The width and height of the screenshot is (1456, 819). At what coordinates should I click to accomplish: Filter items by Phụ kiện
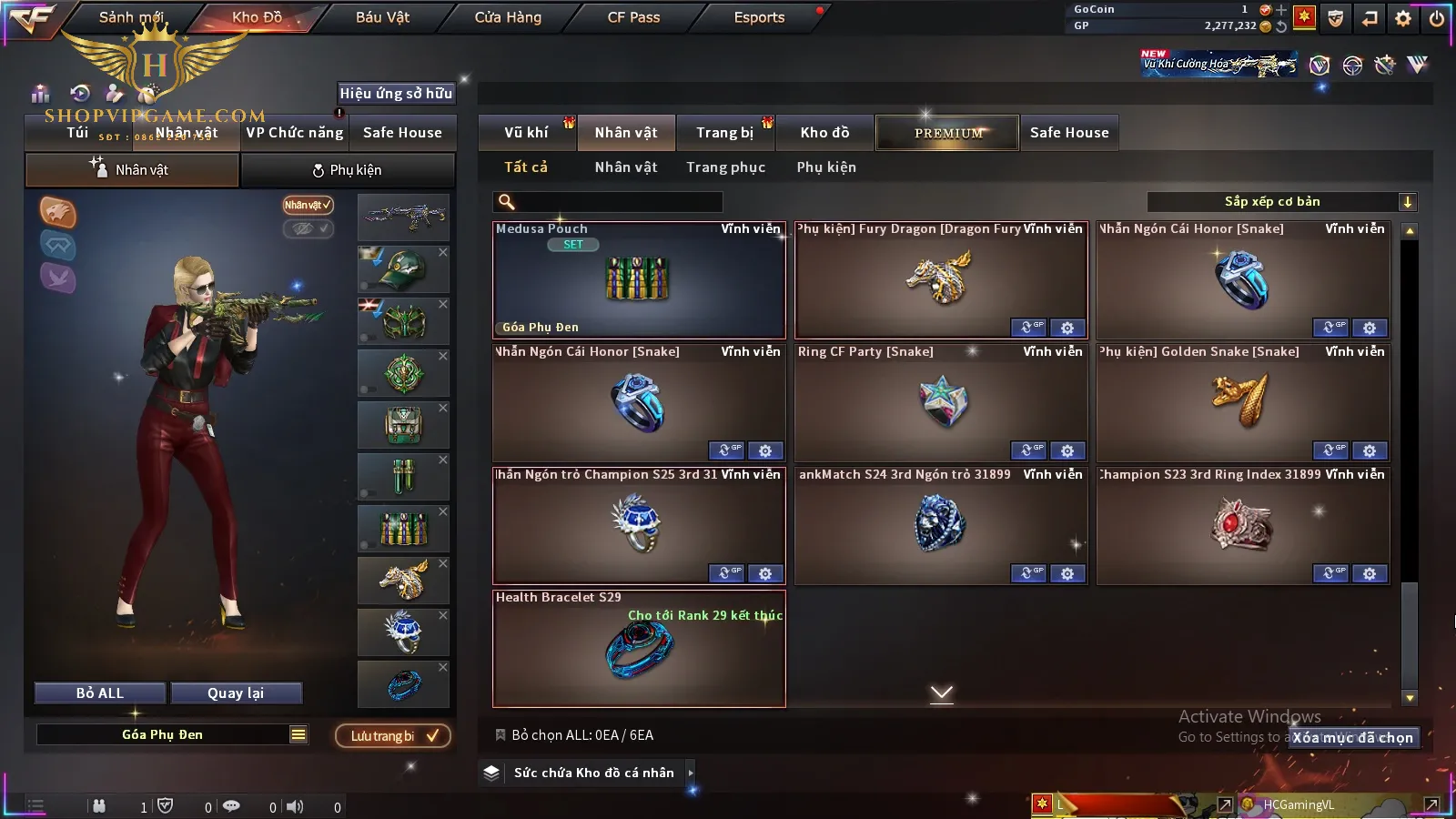click(826, 167)
